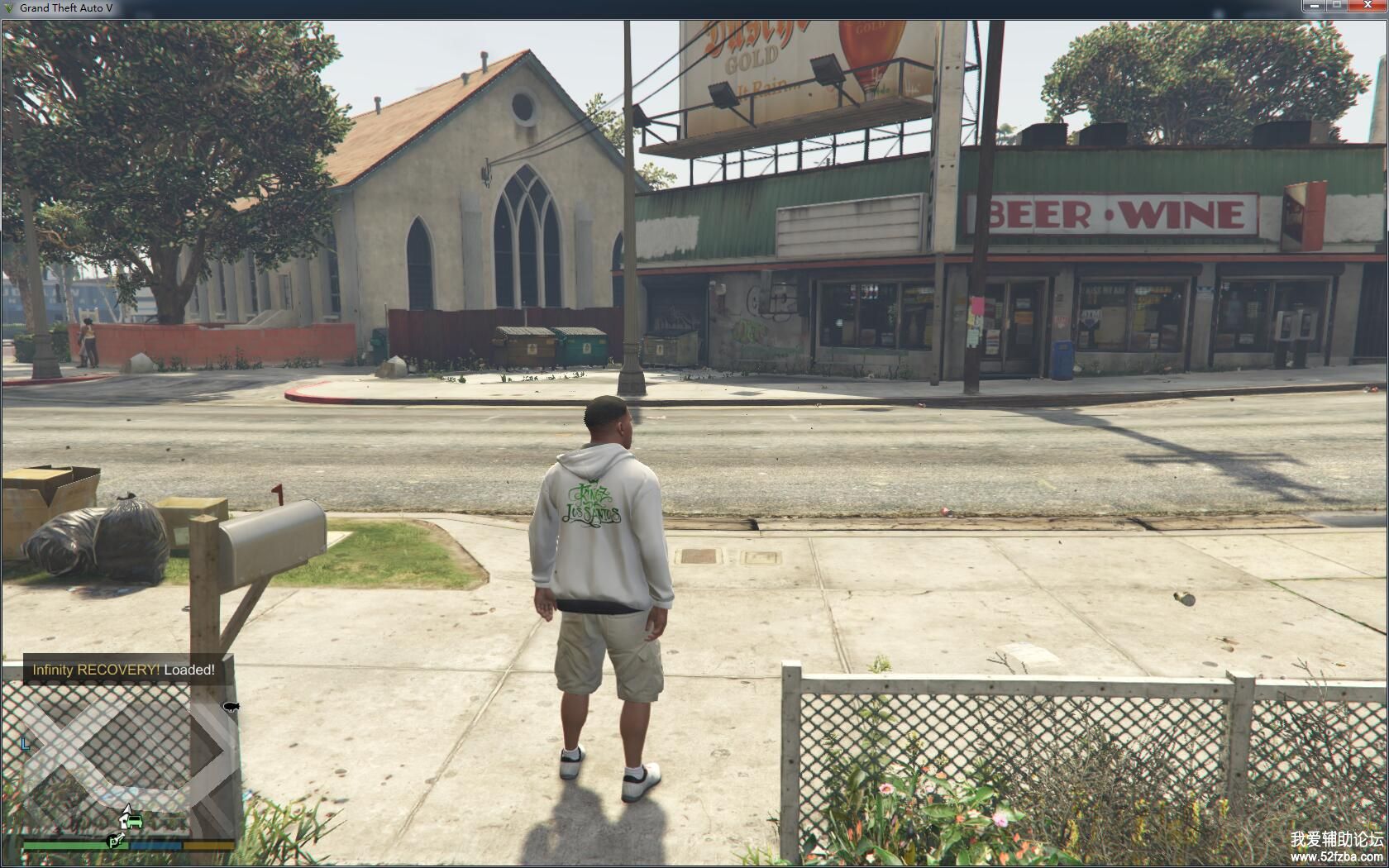Click the green key blip under the minimap
The height and width of the screenshot is (868, 1389).
coord(117,841)
